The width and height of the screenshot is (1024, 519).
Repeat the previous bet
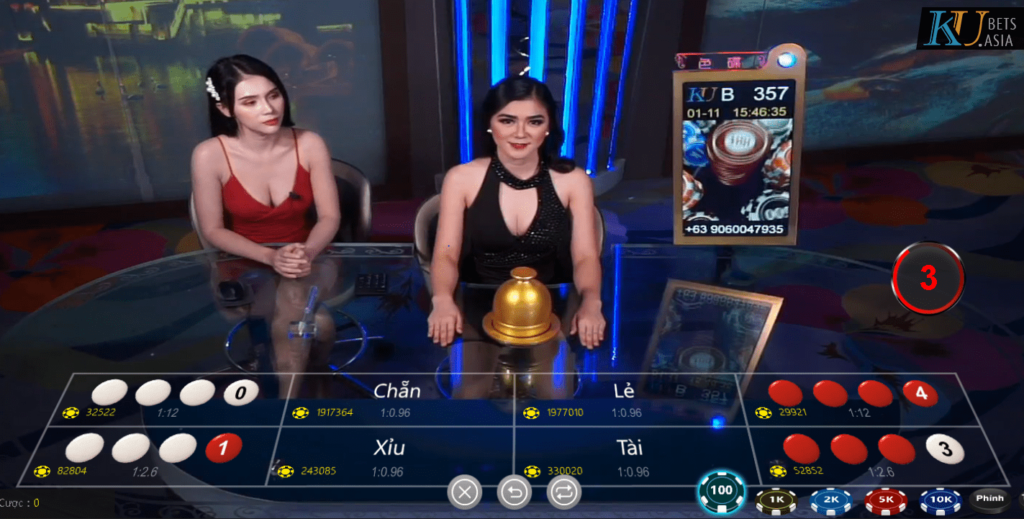click(564, 491)
